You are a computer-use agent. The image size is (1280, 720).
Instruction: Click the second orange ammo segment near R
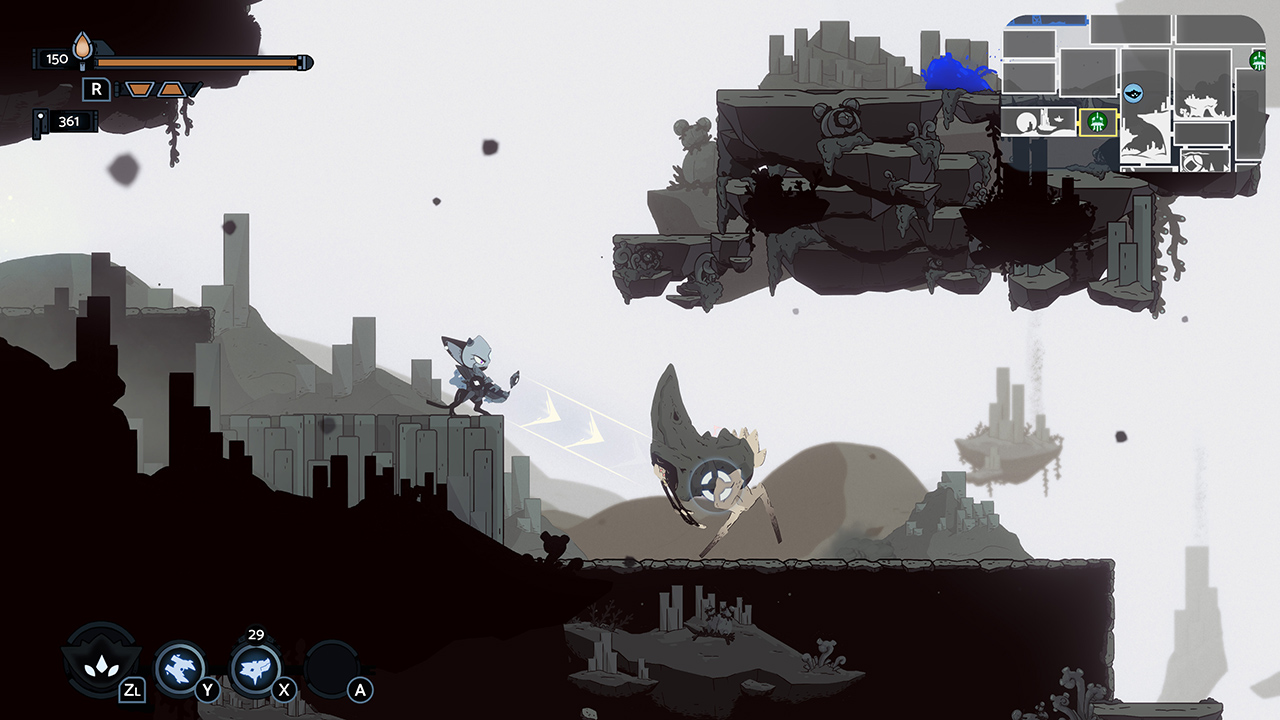pyautogui.click(x=172, y=89)
